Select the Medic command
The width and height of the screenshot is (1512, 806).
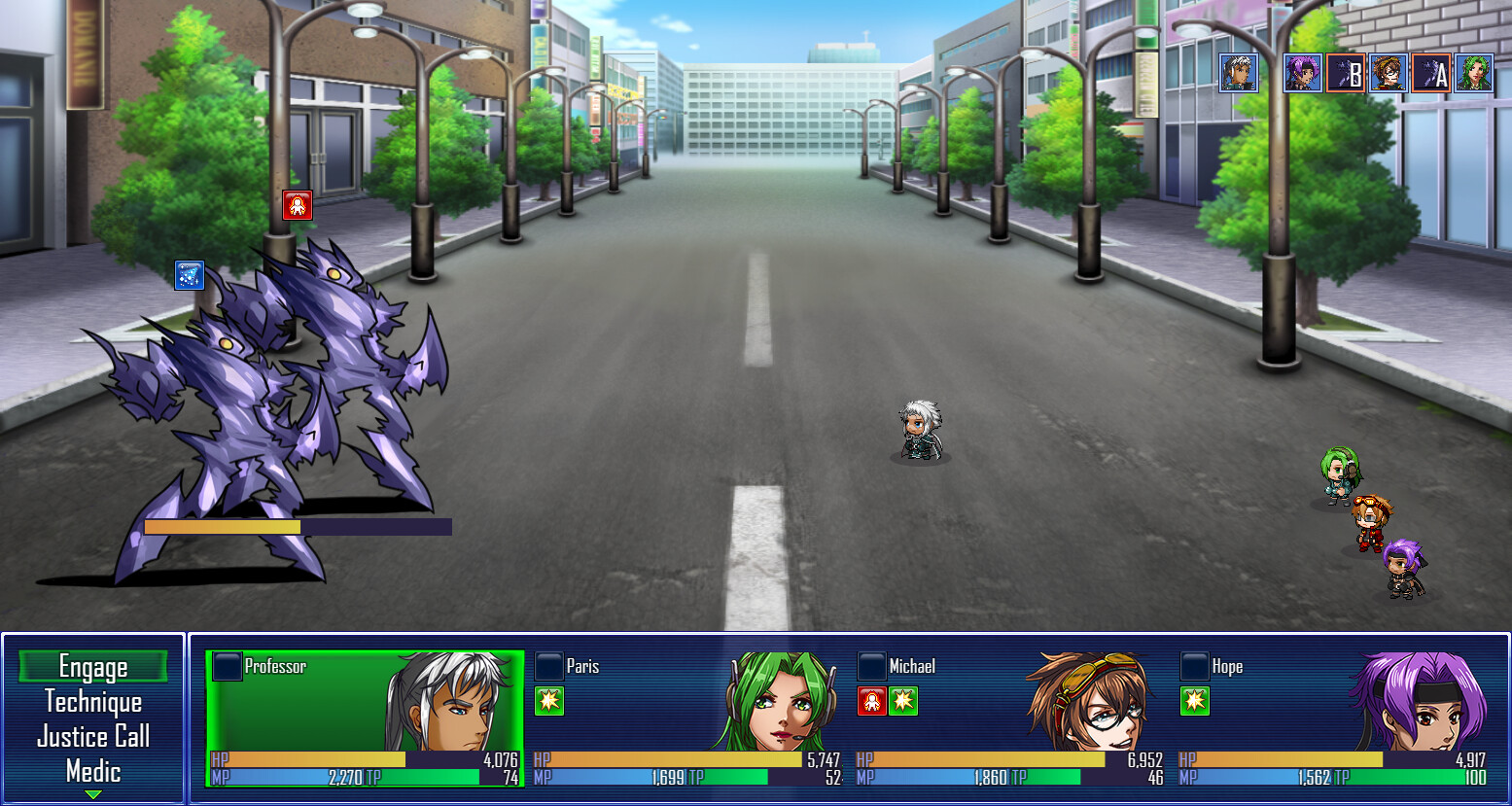[93, 771]
